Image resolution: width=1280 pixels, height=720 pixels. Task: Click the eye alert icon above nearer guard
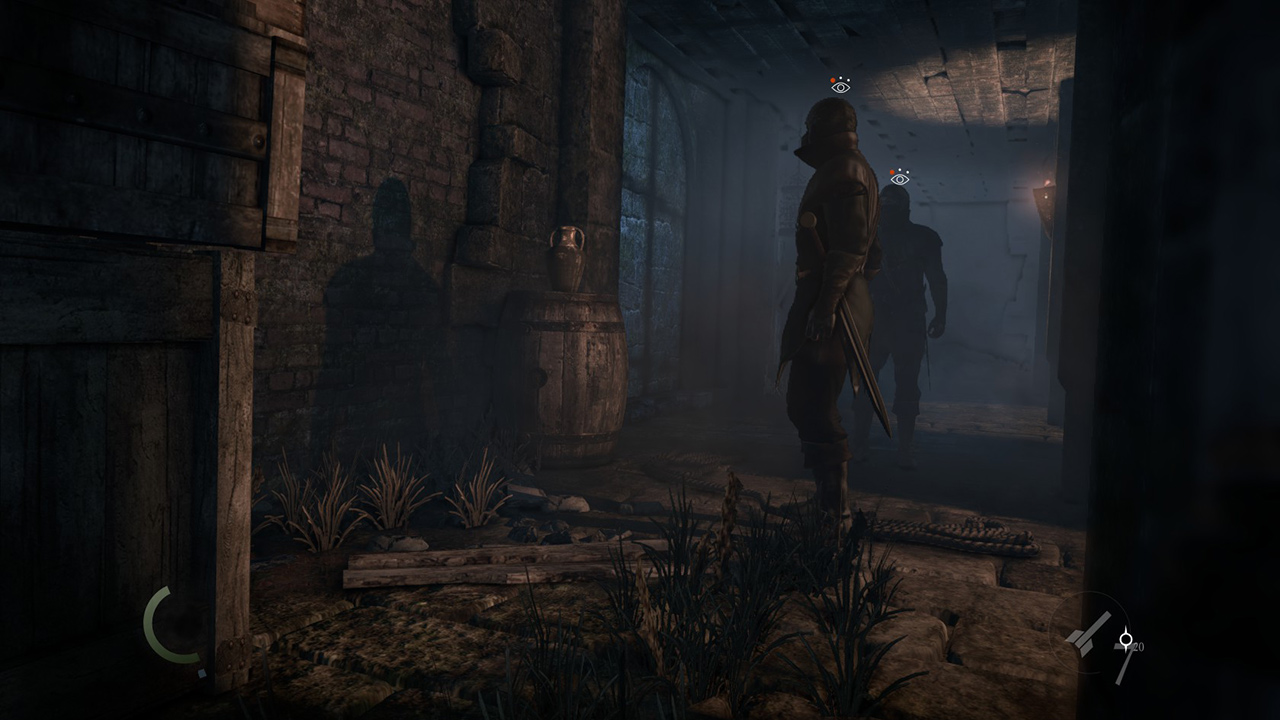point(840,86)
